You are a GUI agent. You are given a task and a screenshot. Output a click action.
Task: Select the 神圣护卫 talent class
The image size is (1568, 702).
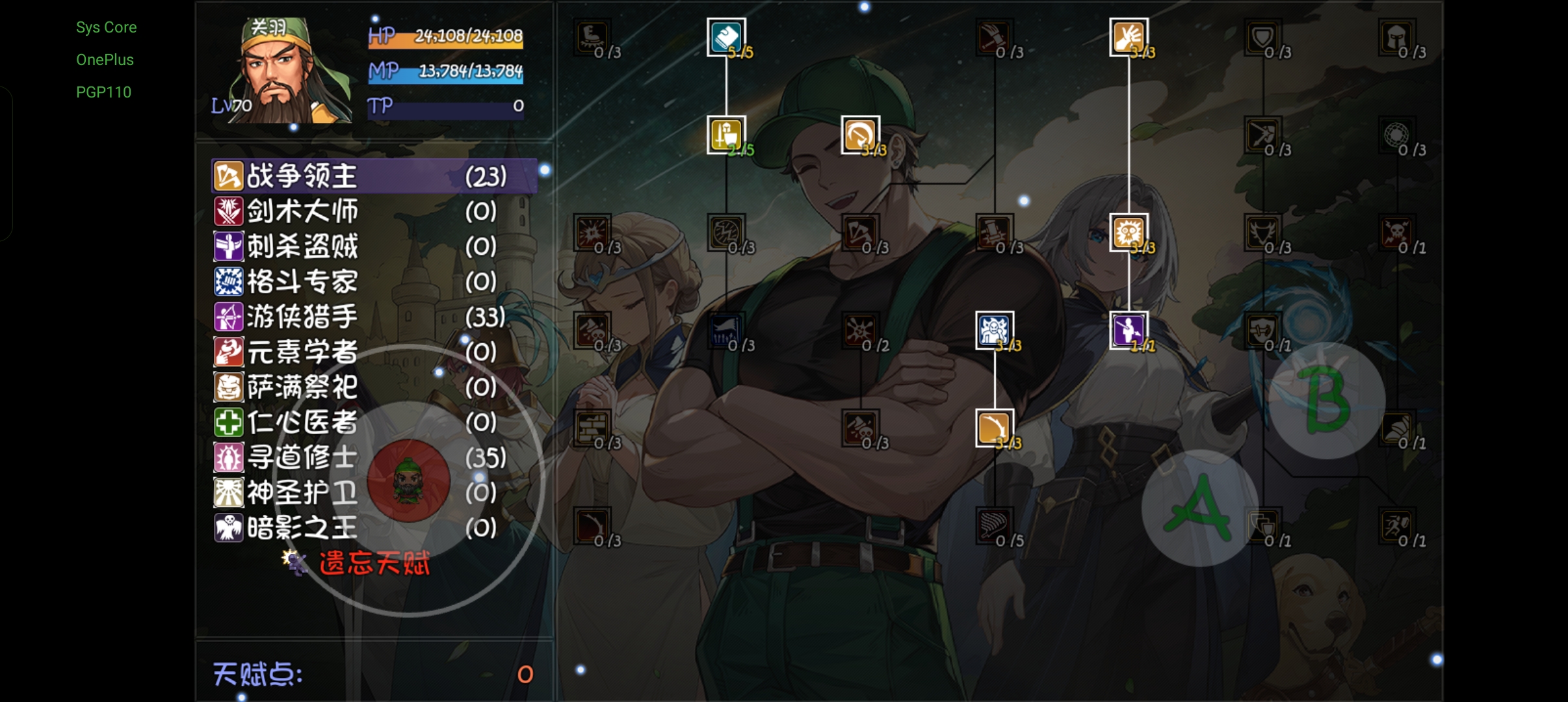302,493
